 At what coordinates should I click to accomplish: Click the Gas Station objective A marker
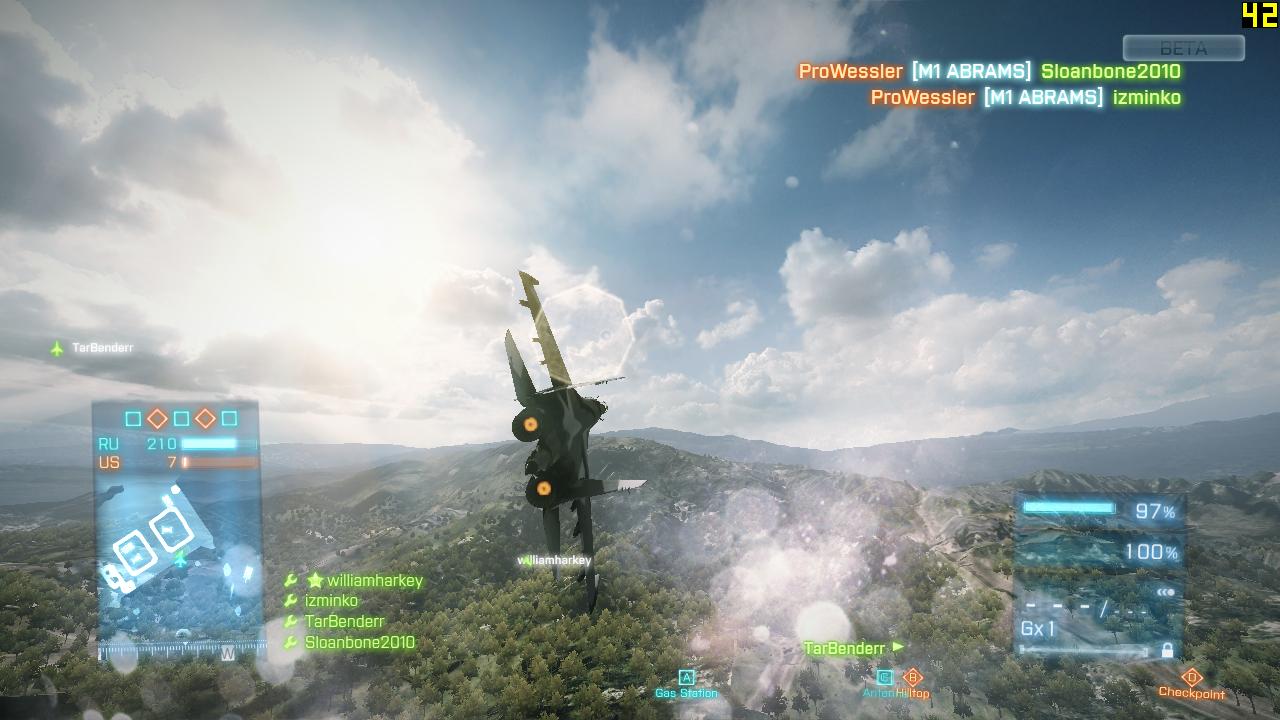pos(686,678)
